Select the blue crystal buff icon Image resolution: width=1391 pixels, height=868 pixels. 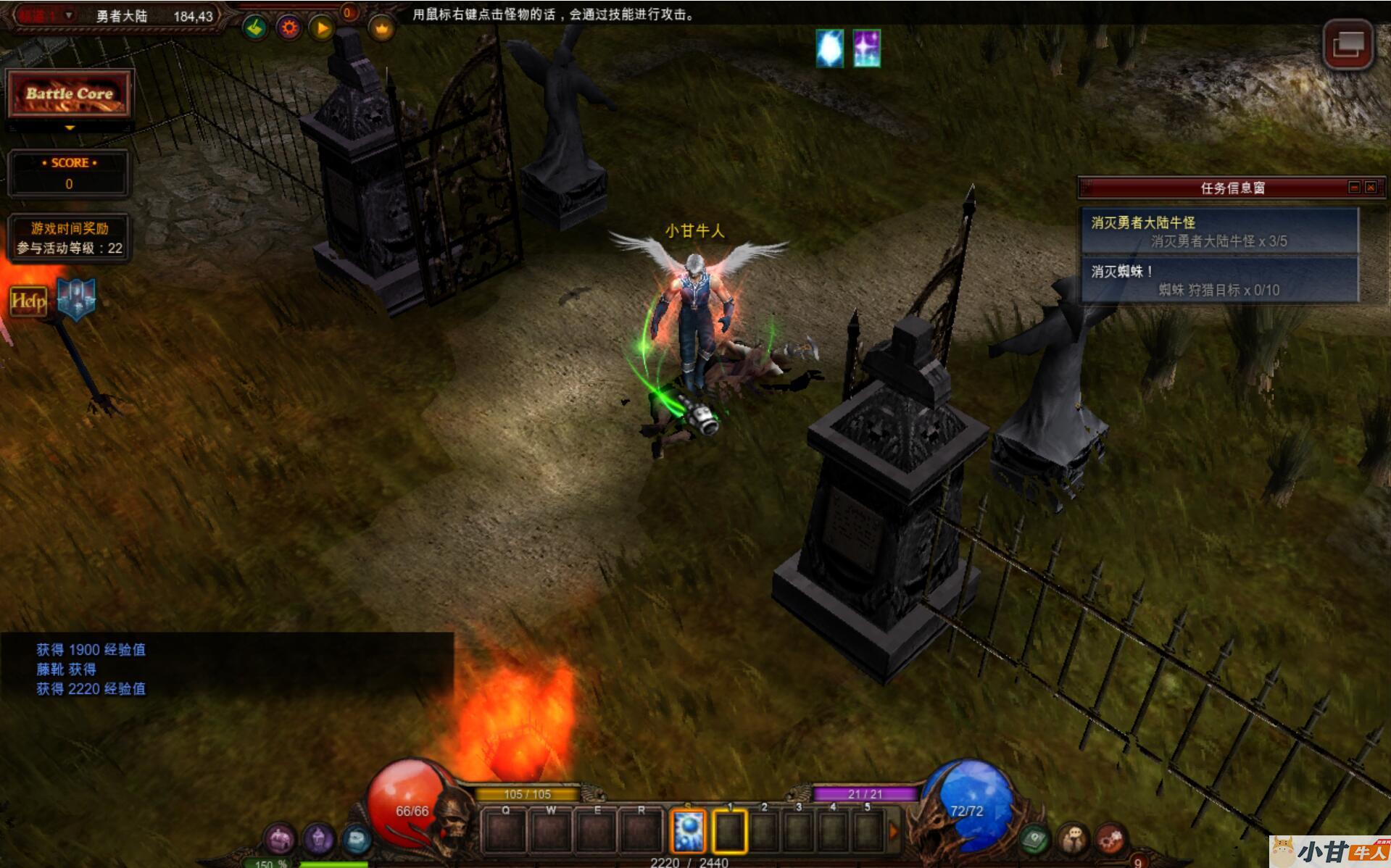pos(830,49)
